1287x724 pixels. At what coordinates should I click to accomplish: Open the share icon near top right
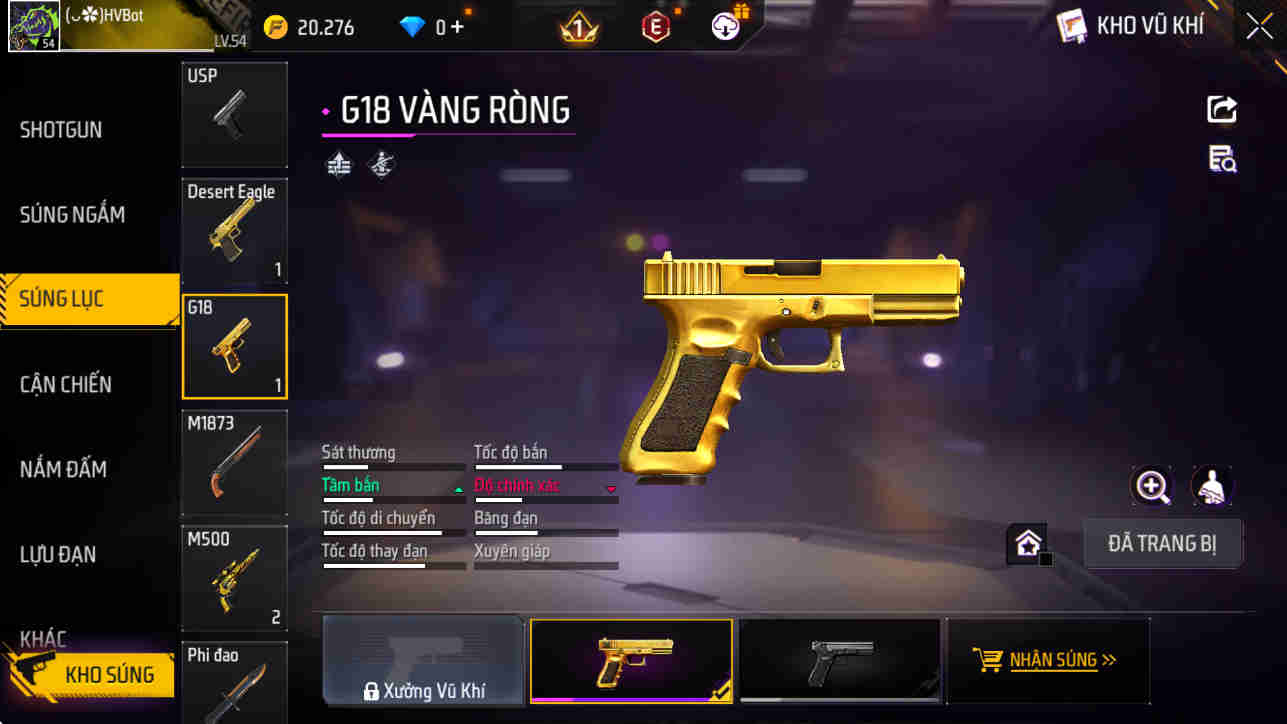(x=1221, y=110)
